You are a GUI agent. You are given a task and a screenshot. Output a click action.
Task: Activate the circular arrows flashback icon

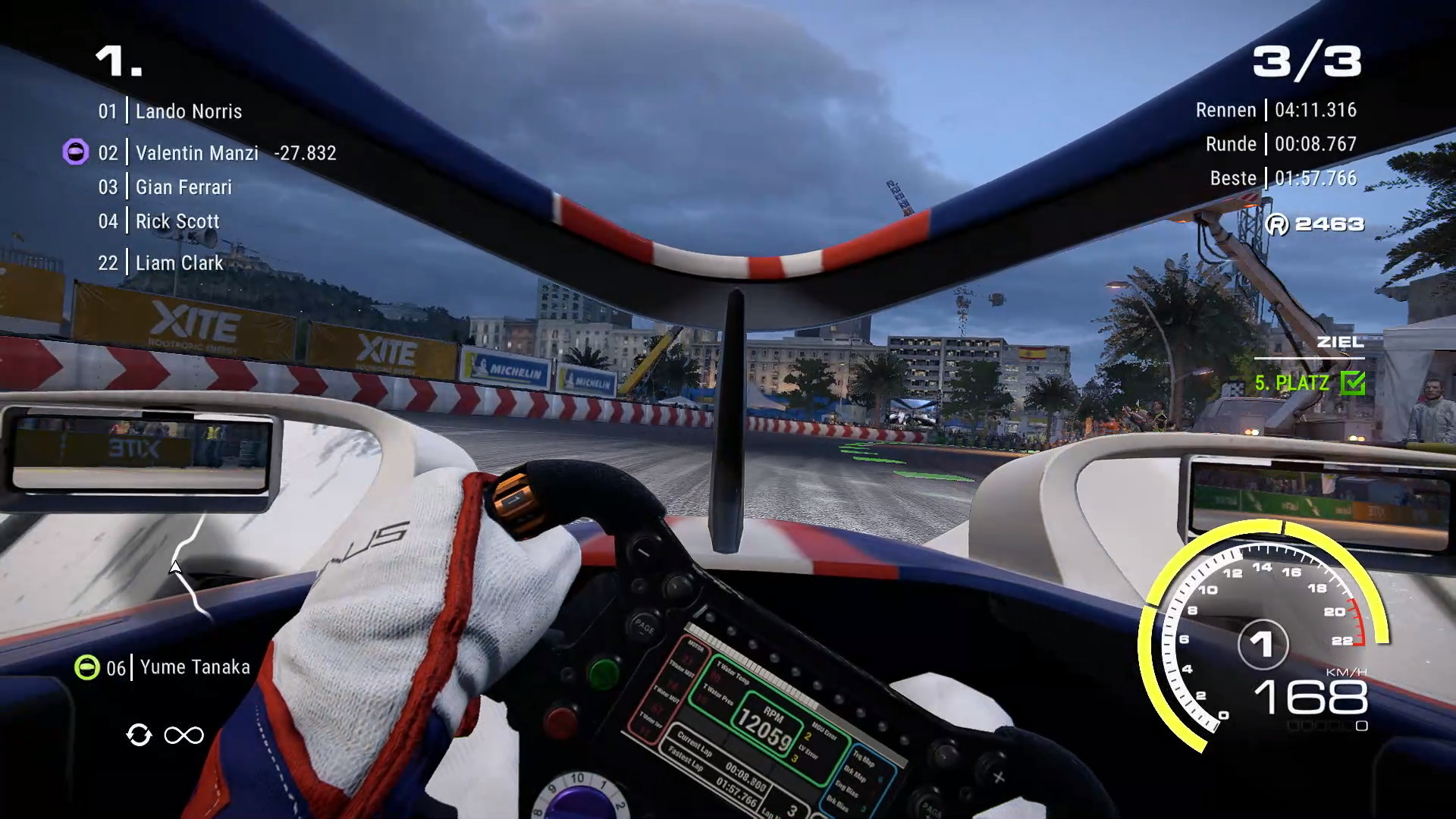coord(139,735)
